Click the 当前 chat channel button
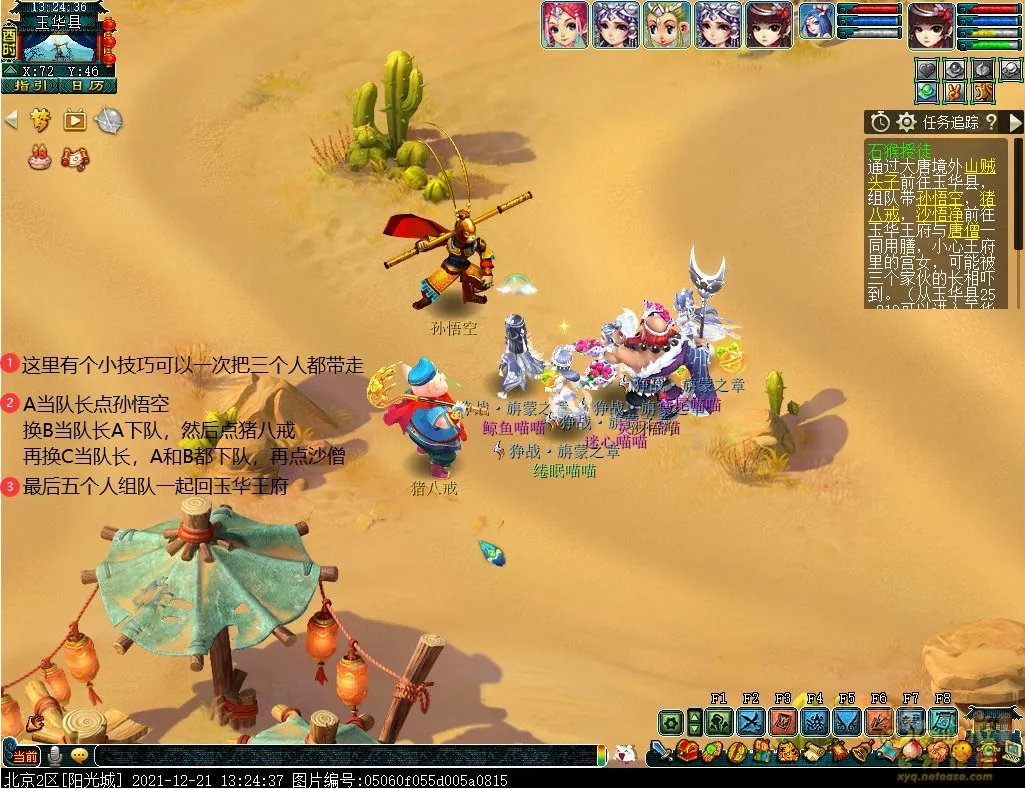 point(26,756)
